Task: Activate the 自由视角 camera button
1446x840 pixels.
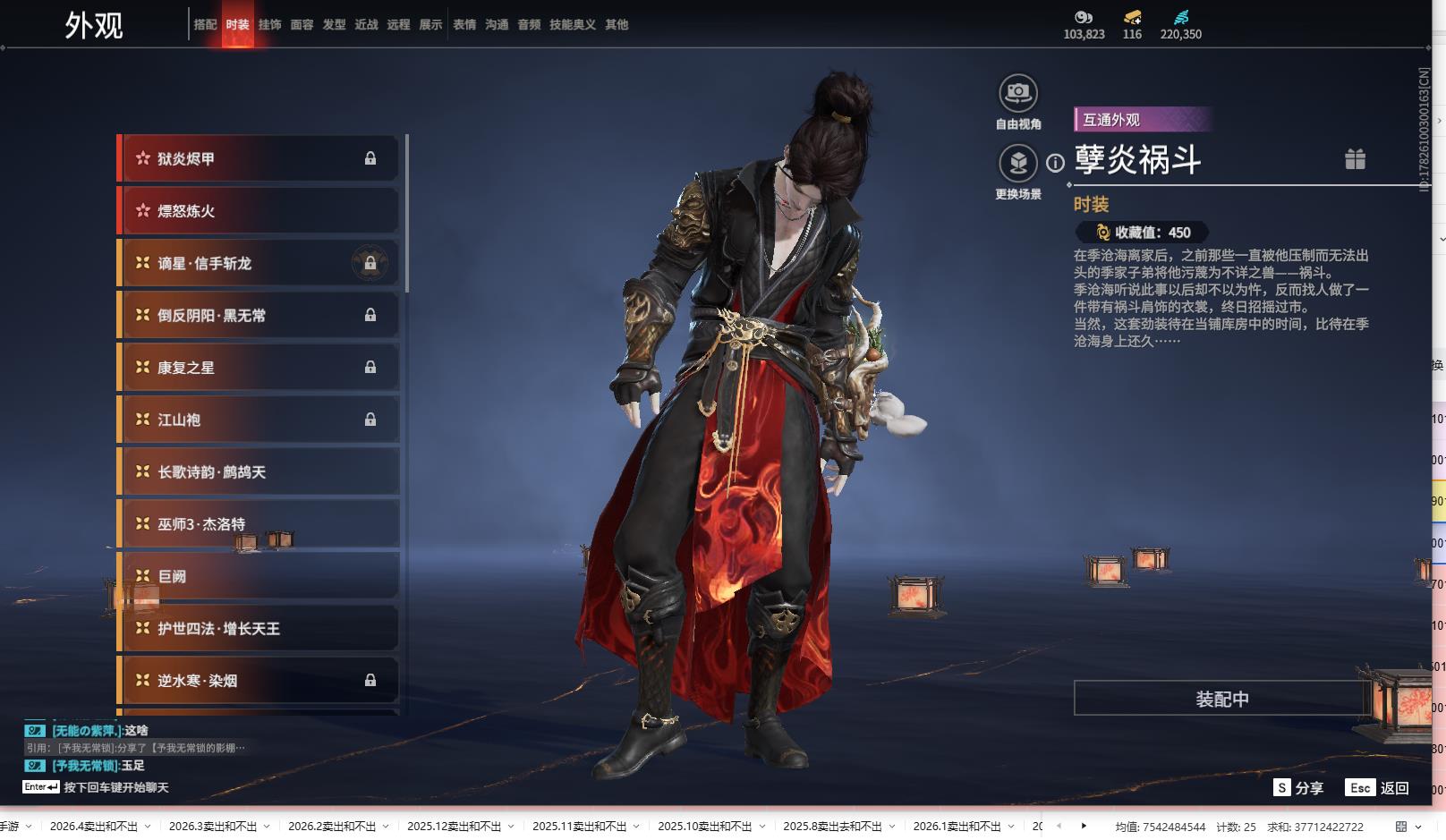Action: (x=1018, y=93)
